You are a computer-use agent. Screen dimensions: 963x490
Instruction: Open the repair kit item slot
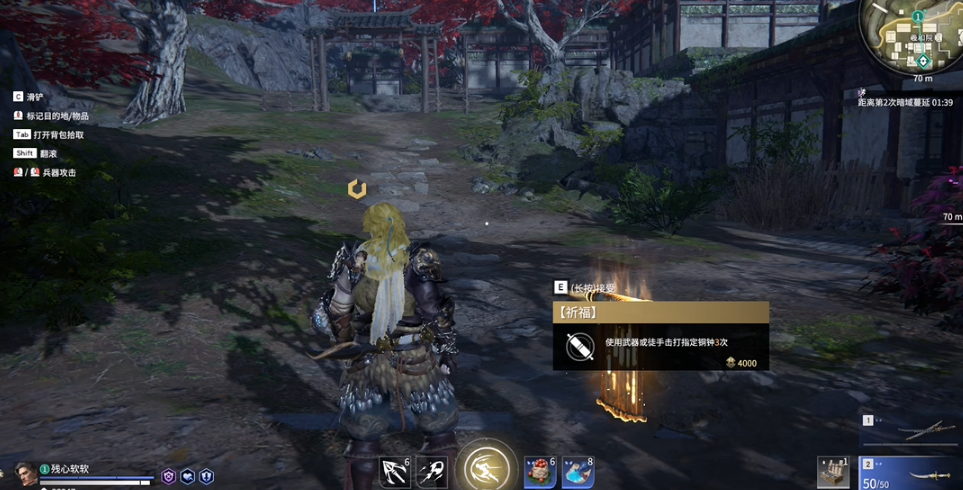tap(833, 472)
